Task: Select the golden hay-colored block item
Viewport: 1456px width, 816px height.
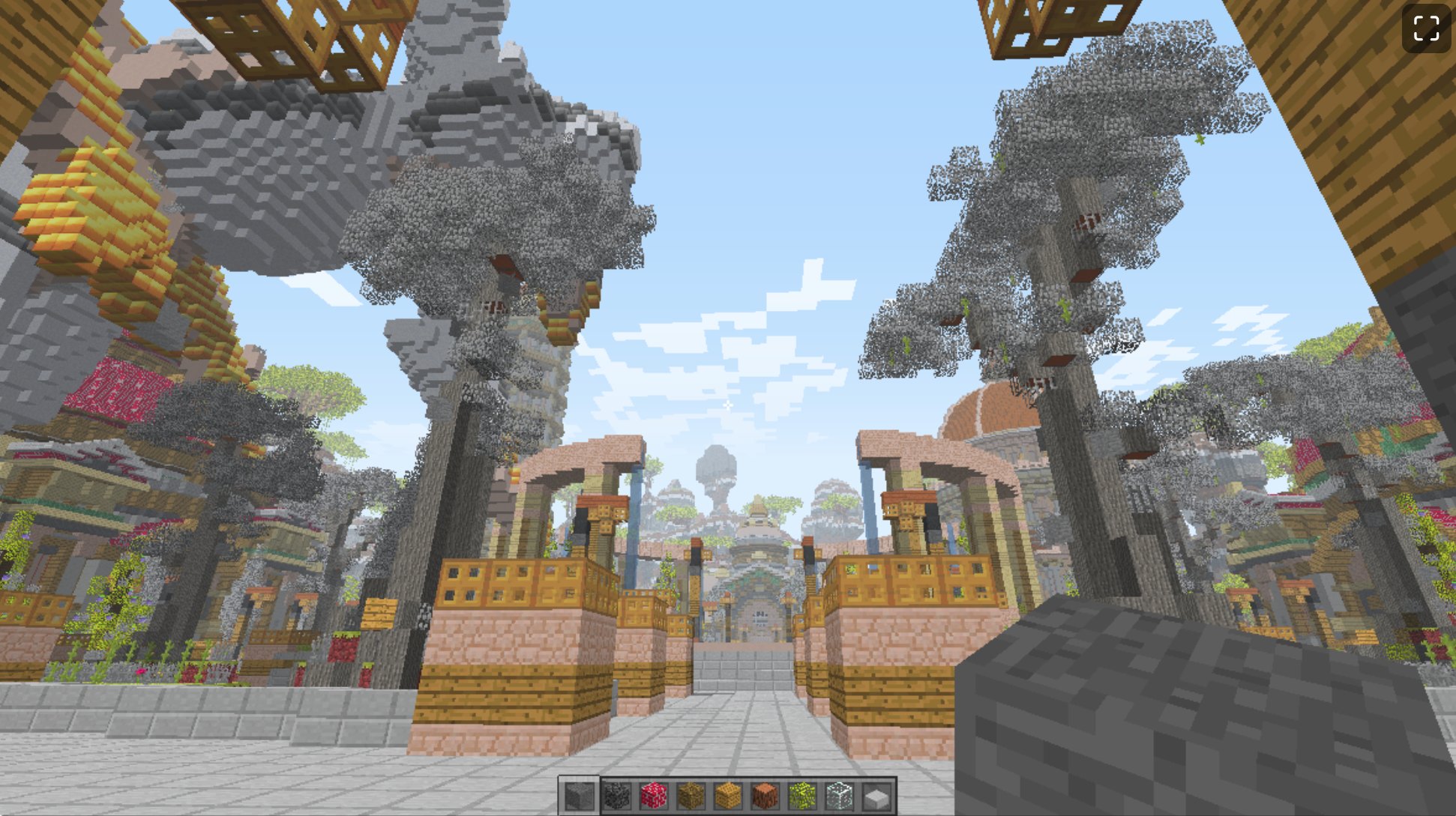Action: tap(729, 797)
